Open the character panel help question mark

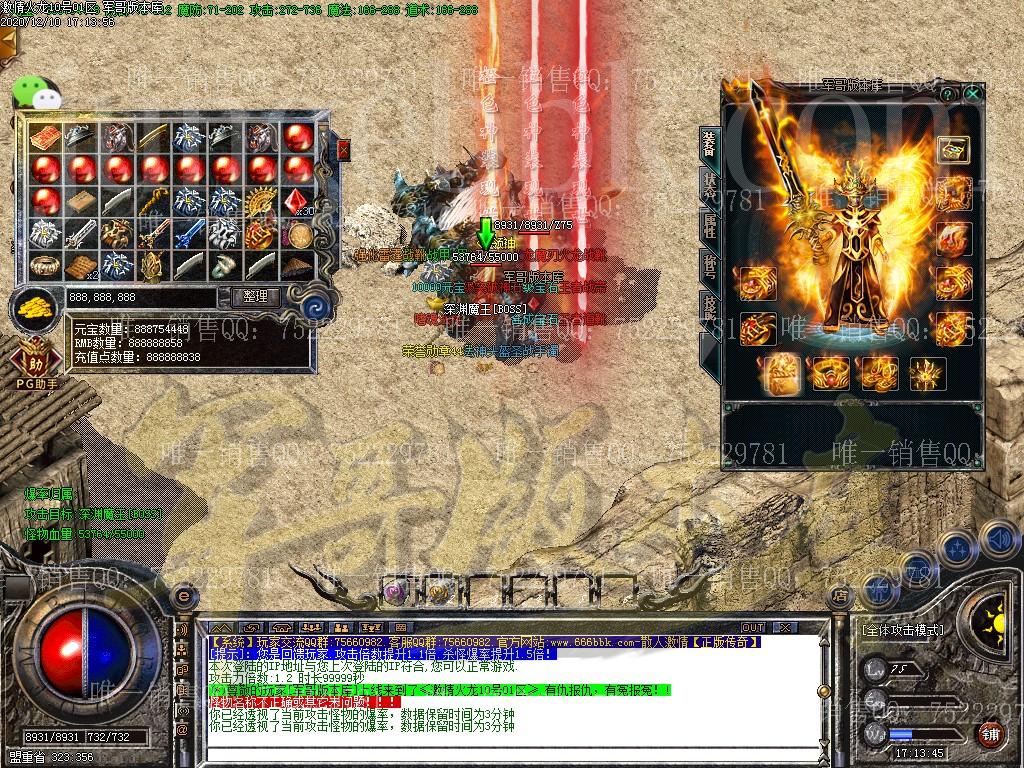click(947, 93)
